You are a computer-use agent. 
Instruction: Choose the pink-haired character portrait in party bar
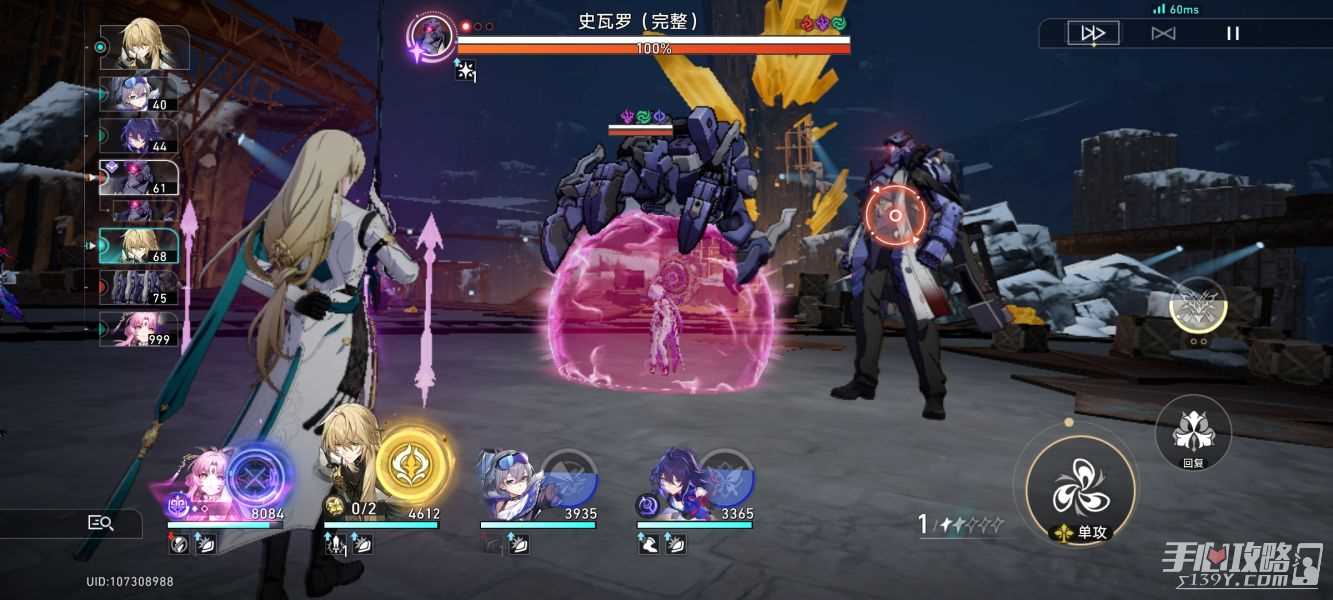click(x=198, y=480)
